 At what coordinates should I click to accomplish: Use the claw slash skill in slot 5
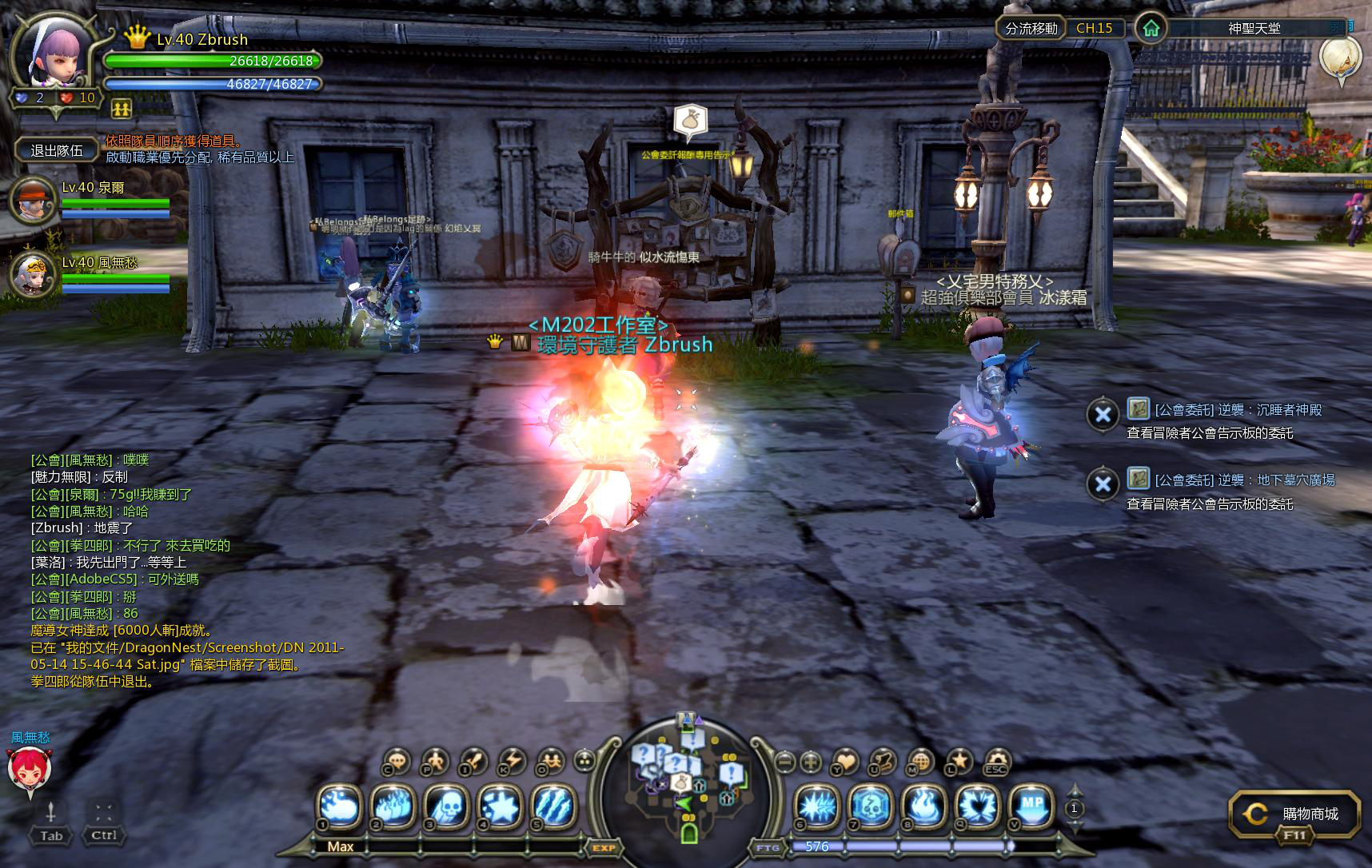(x=552, y=806)
